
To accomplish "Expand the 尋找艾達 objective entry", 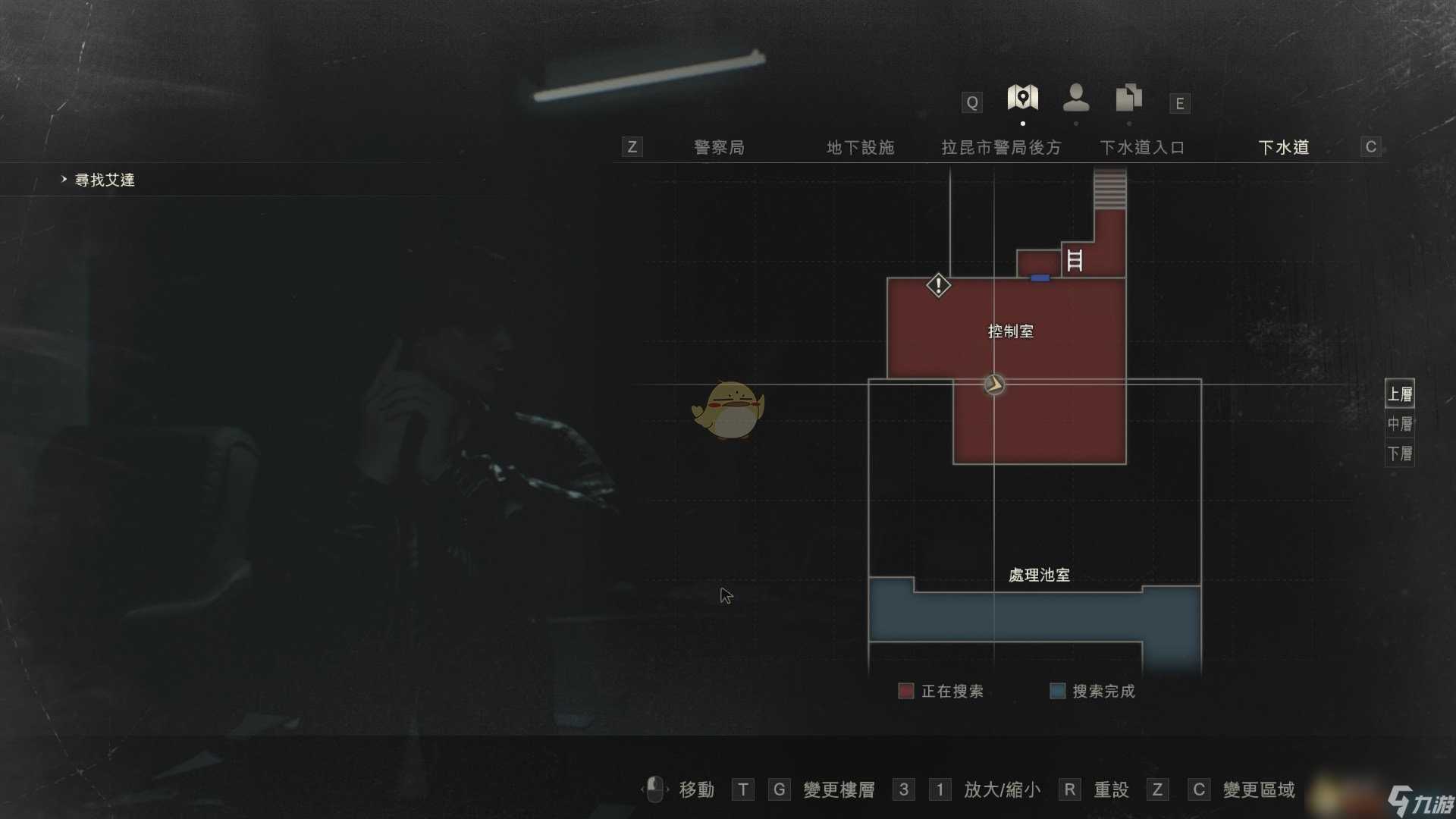I will pyautogui.click(x=63, y=180).
